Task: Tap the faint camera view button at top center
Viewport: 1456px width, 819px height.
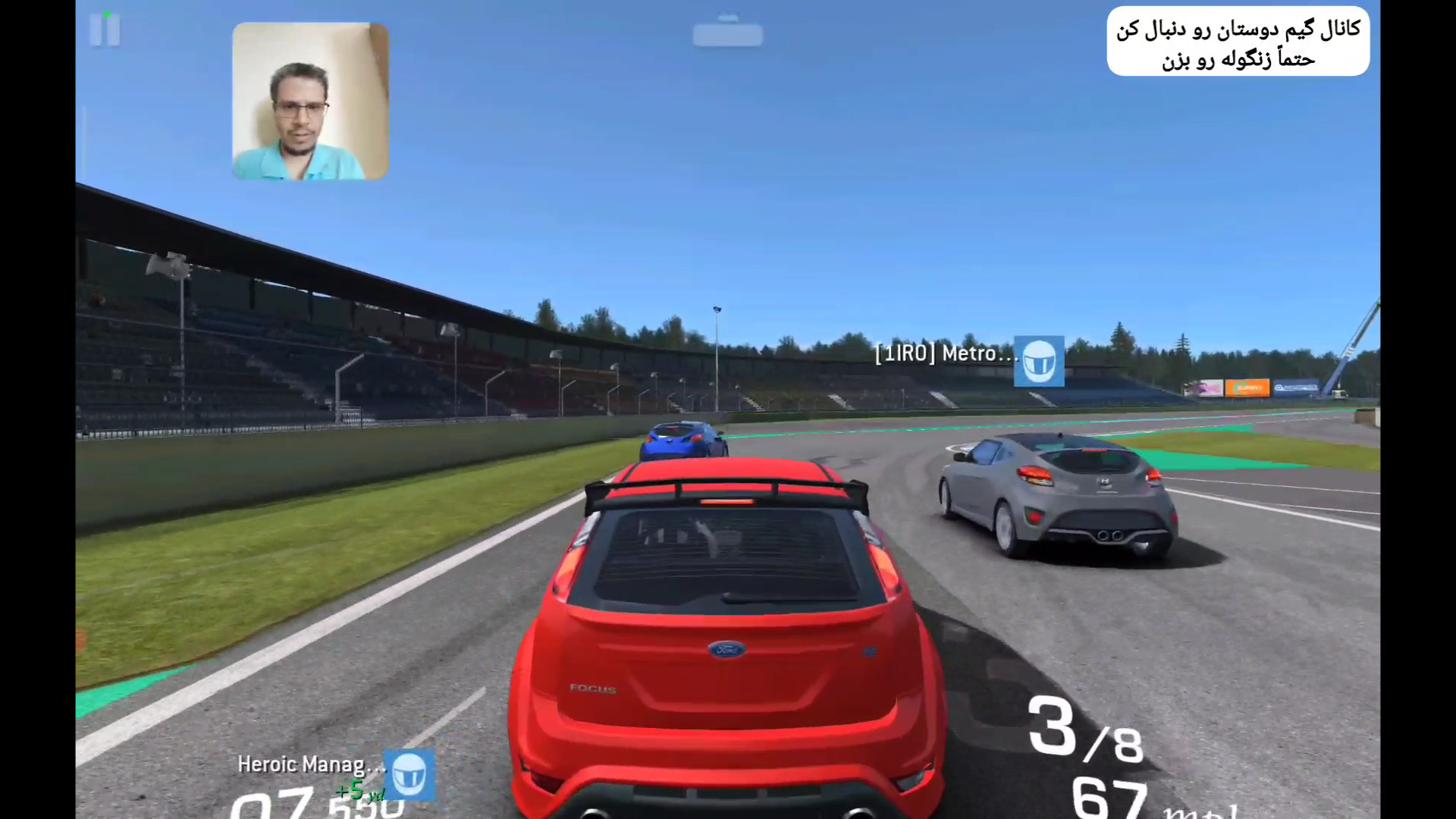Action: (x=727, y=33)
